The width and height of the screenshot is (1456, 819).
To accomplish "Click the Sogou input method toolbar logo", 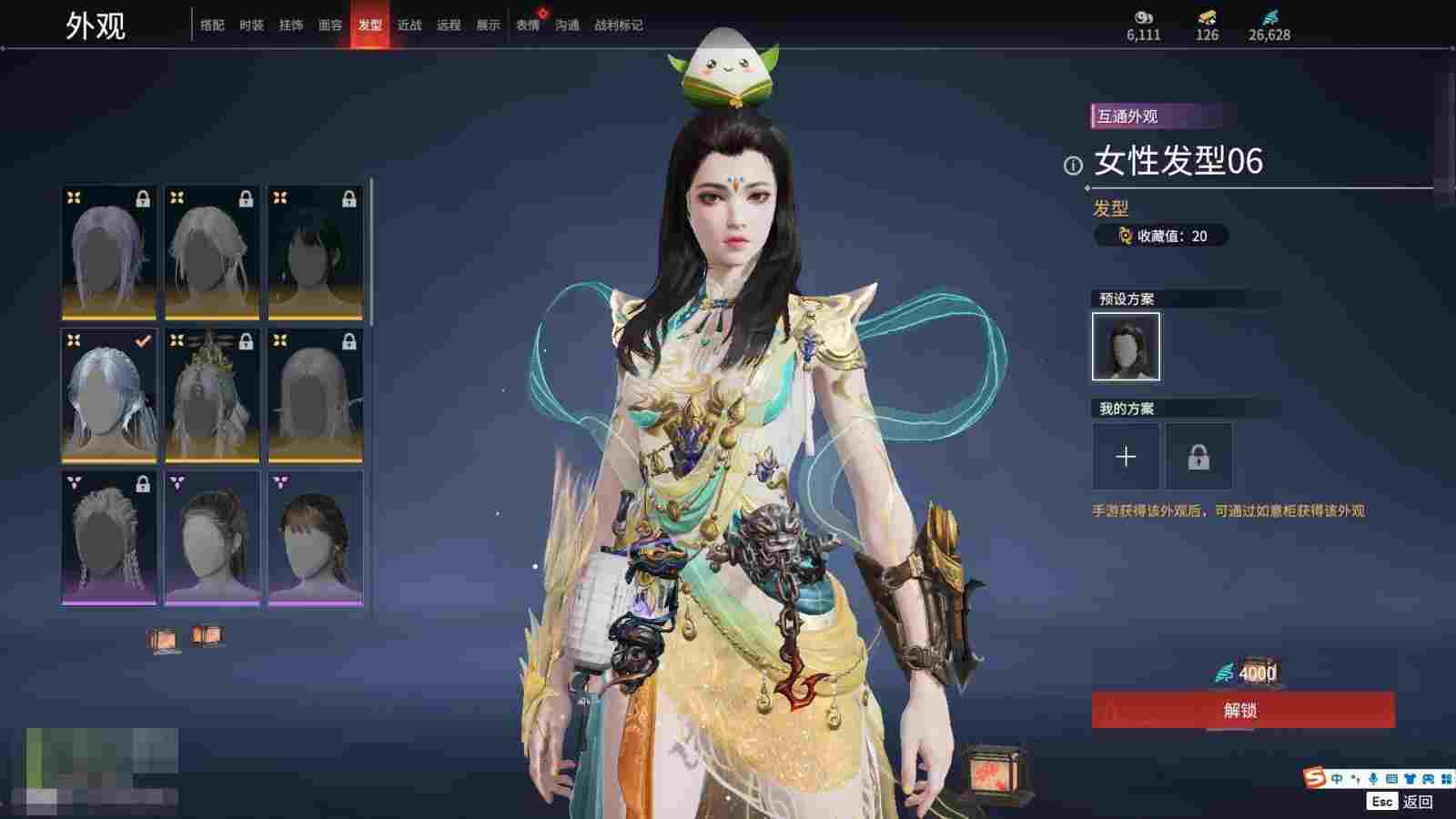I will point(1314,778).
